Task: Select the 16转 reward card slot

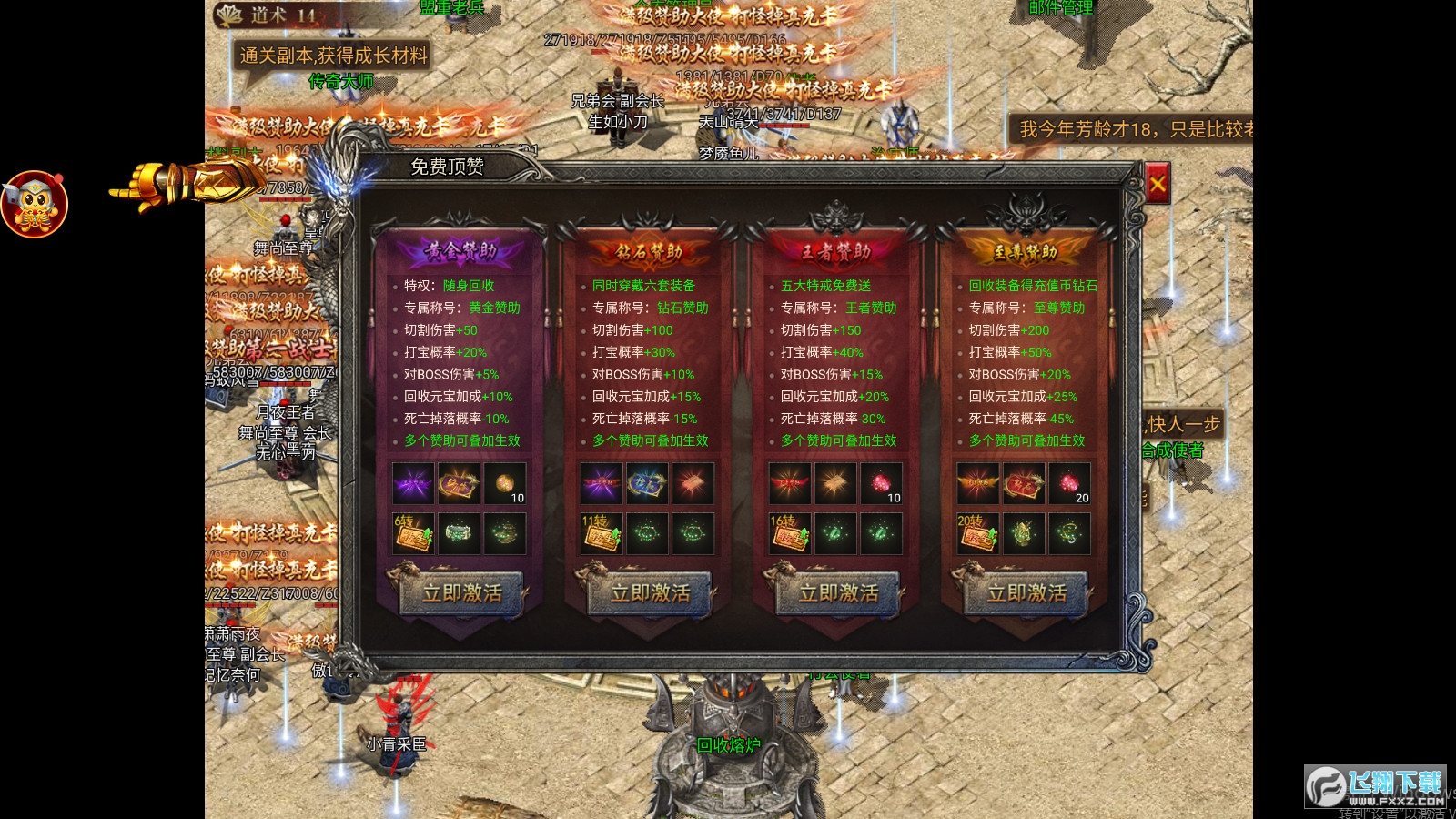Action: (x=789, y=533)
